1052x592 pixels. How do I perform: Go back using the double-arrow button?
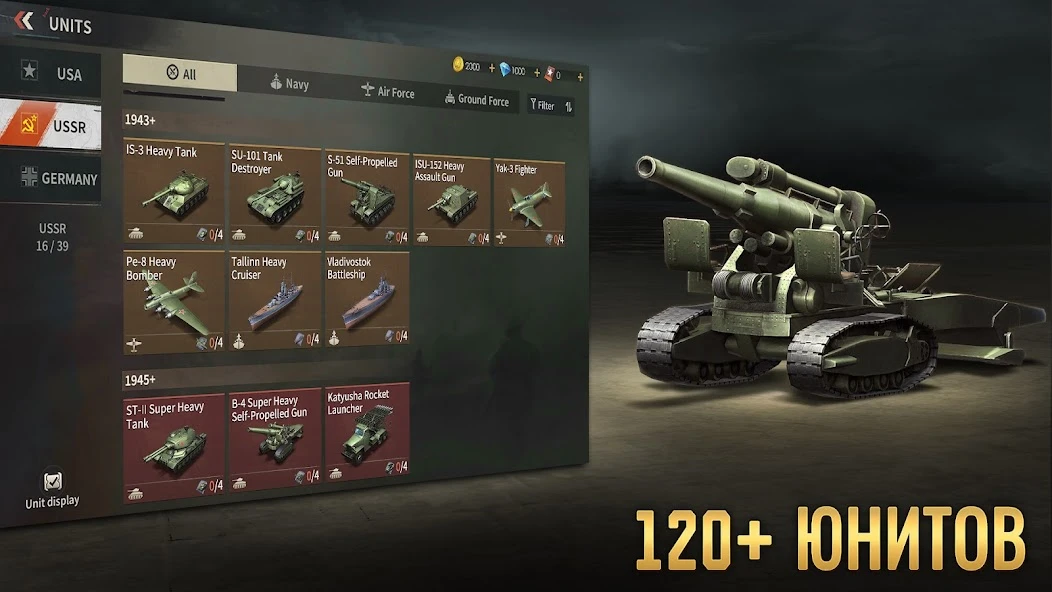(25, 21)
